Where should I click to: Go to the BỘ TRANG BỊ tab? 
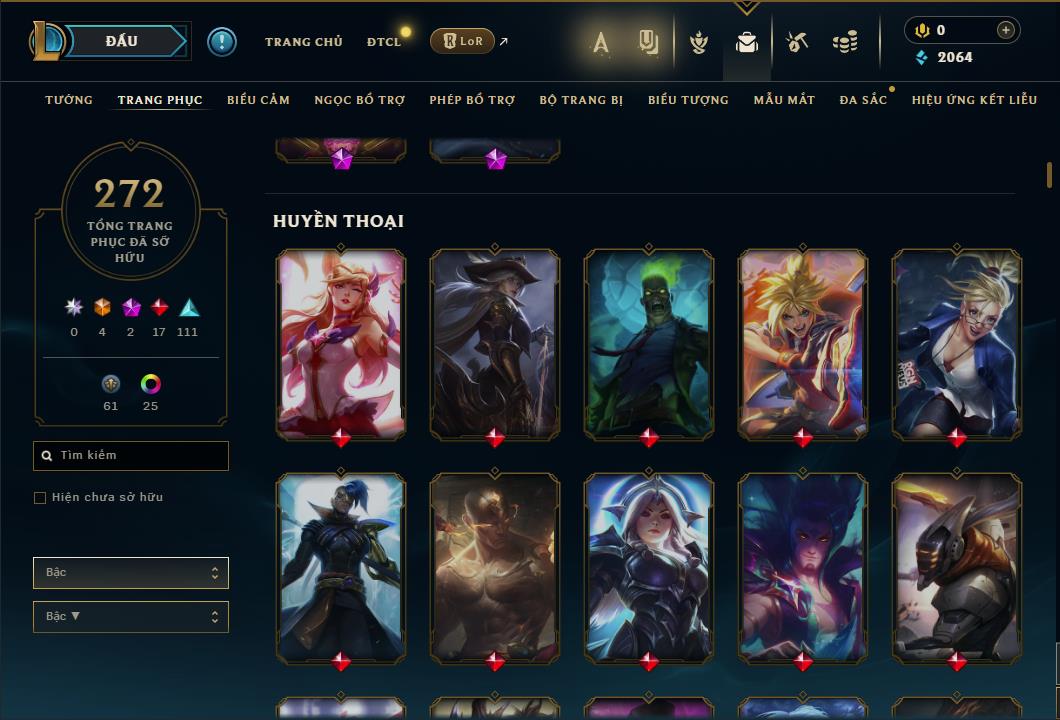[x=581, y=100]
